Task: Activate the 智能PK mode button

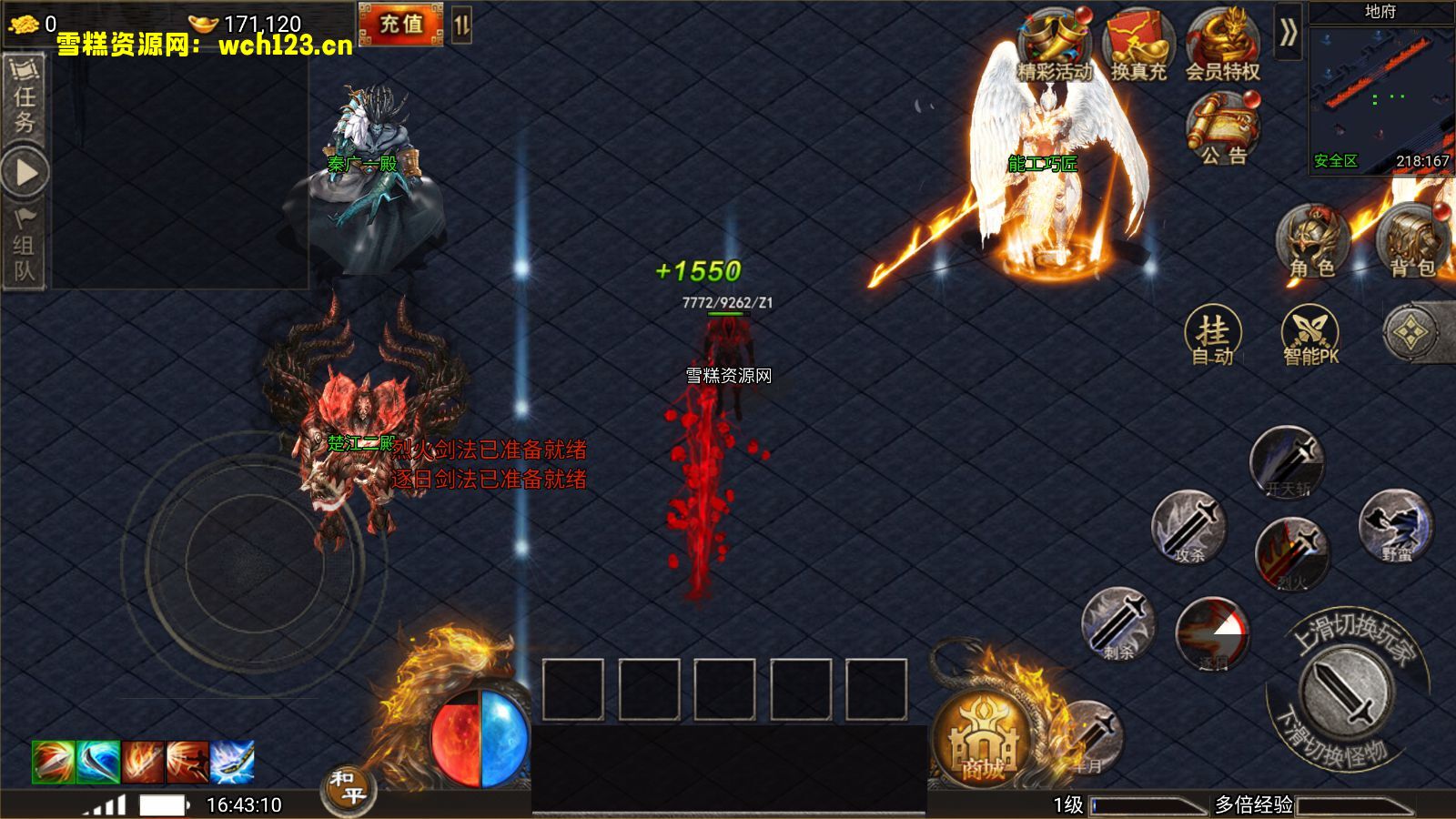Action: coord(1310,336)
